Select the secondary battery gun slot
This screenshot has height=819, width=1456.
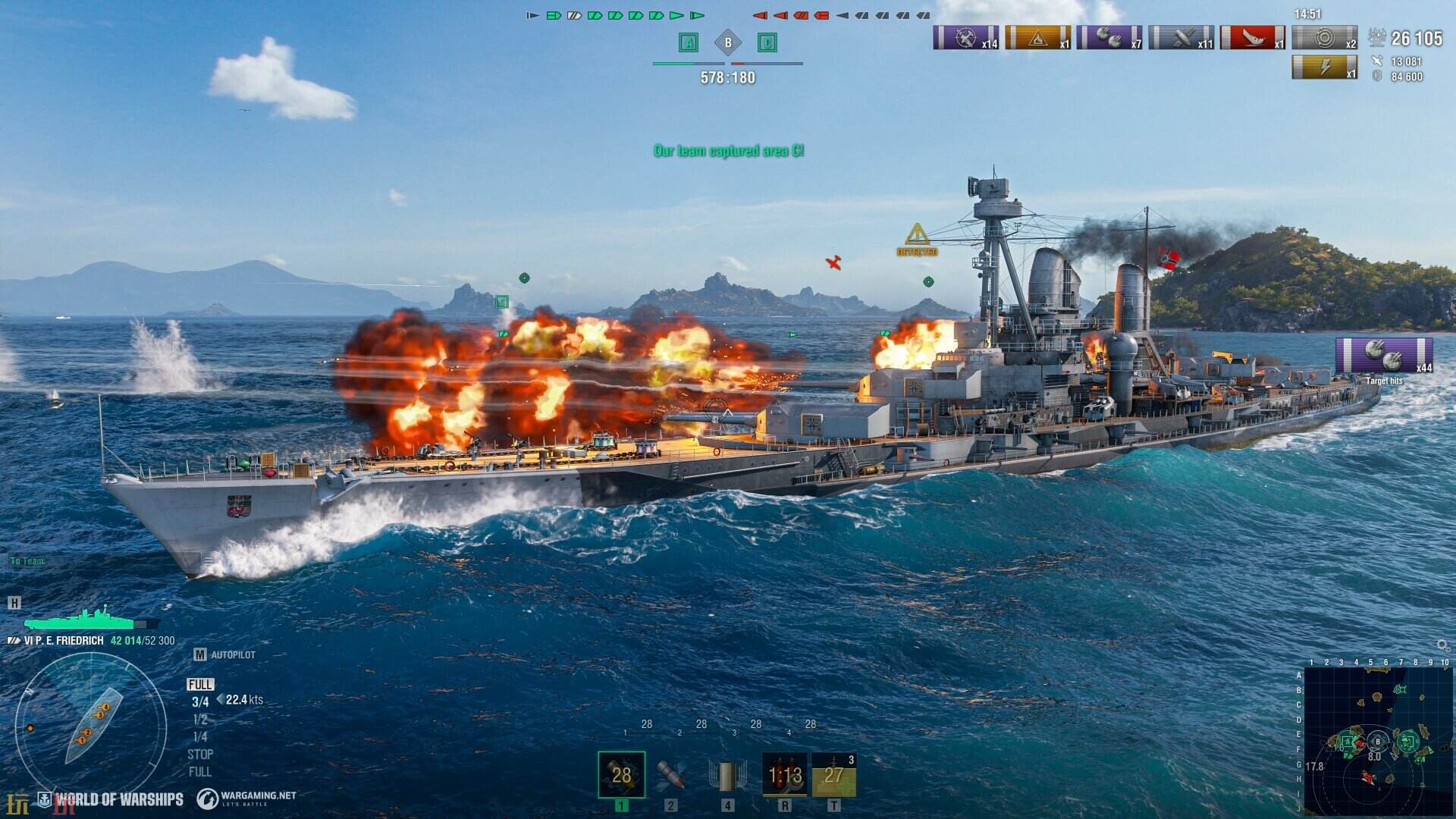tap(727, 775)
